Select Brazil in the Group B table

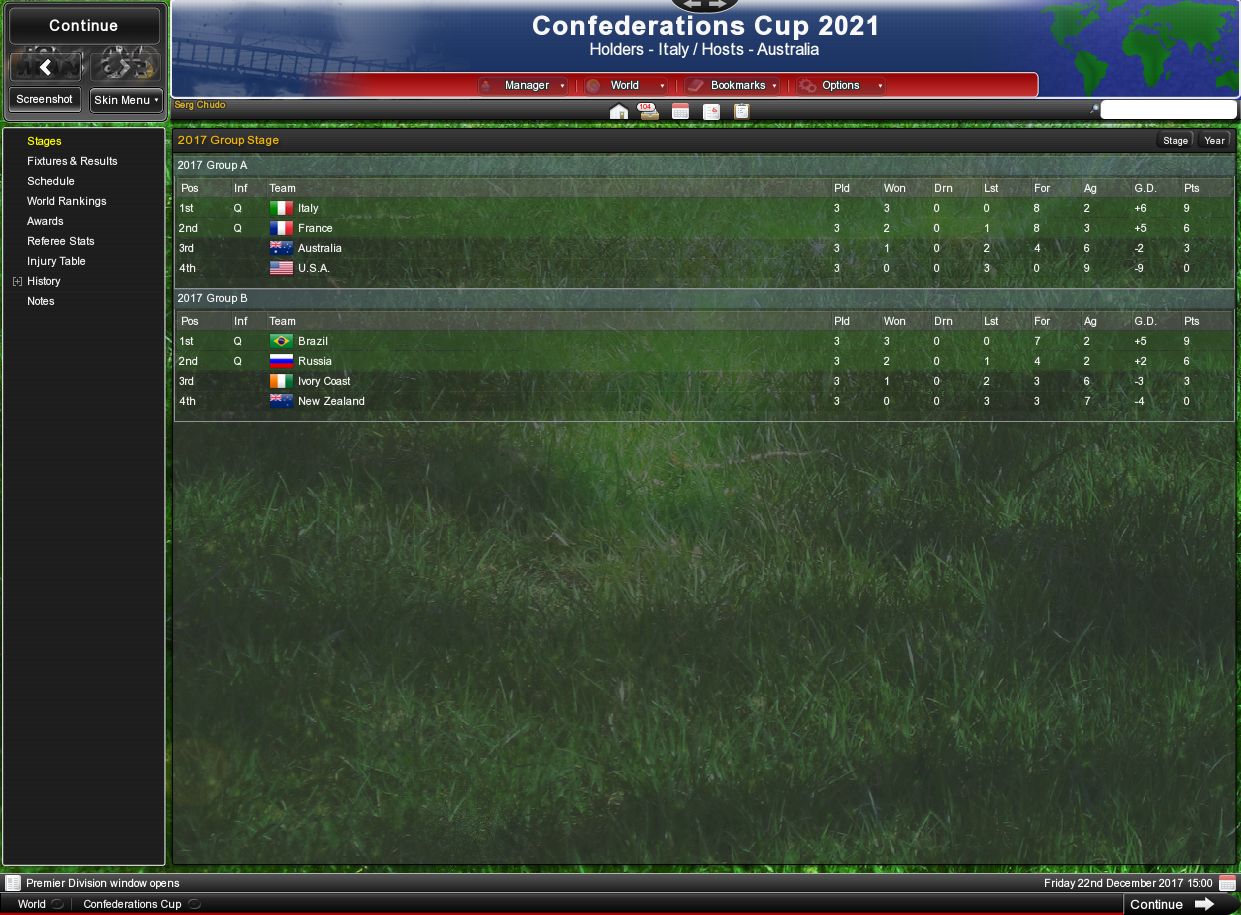click(x=312, y=341)
